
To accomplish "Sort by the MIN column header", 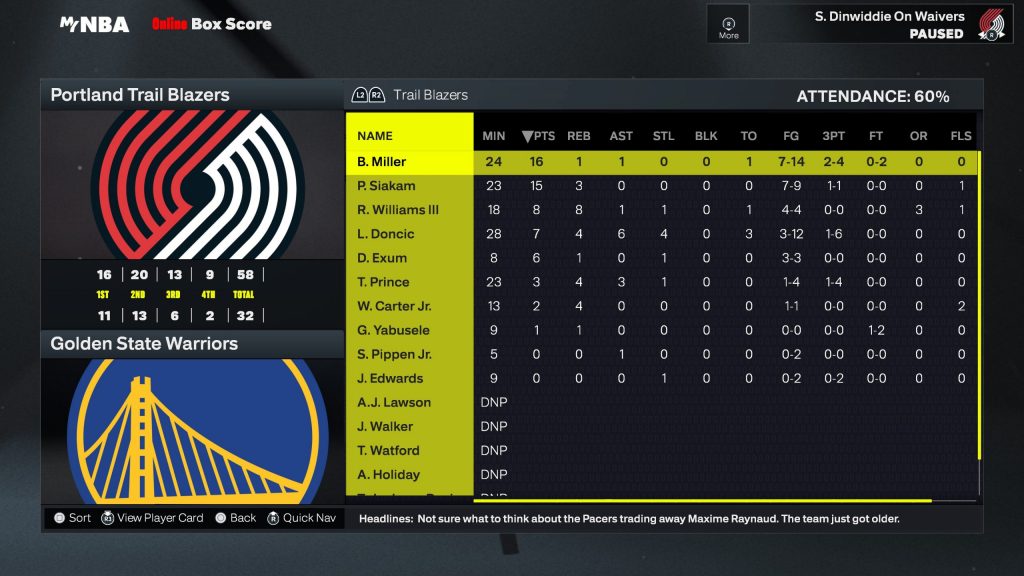I will pos(494,136).
